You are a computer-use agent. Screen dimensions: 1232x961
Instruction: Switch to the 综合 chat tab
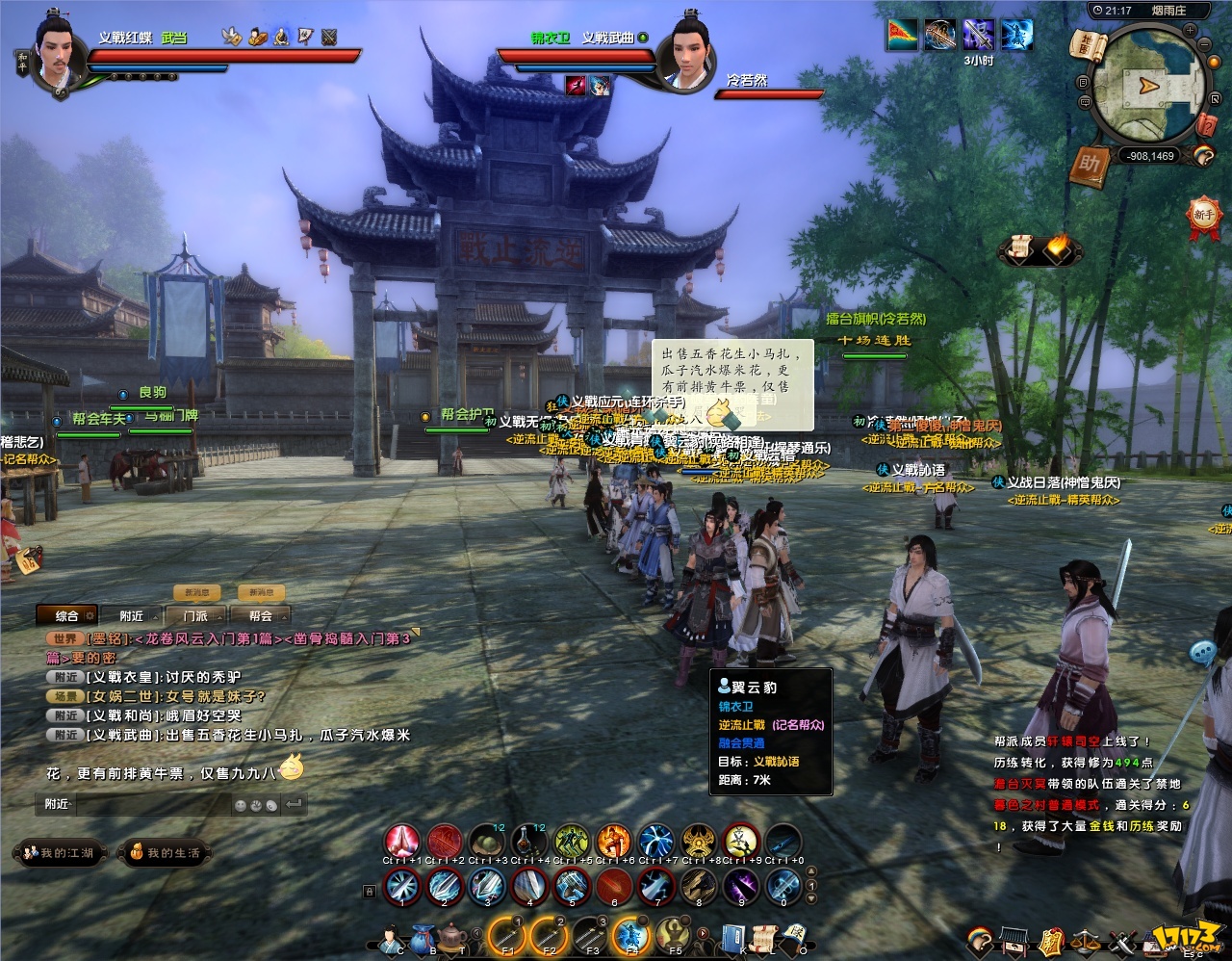pos(67,615)
